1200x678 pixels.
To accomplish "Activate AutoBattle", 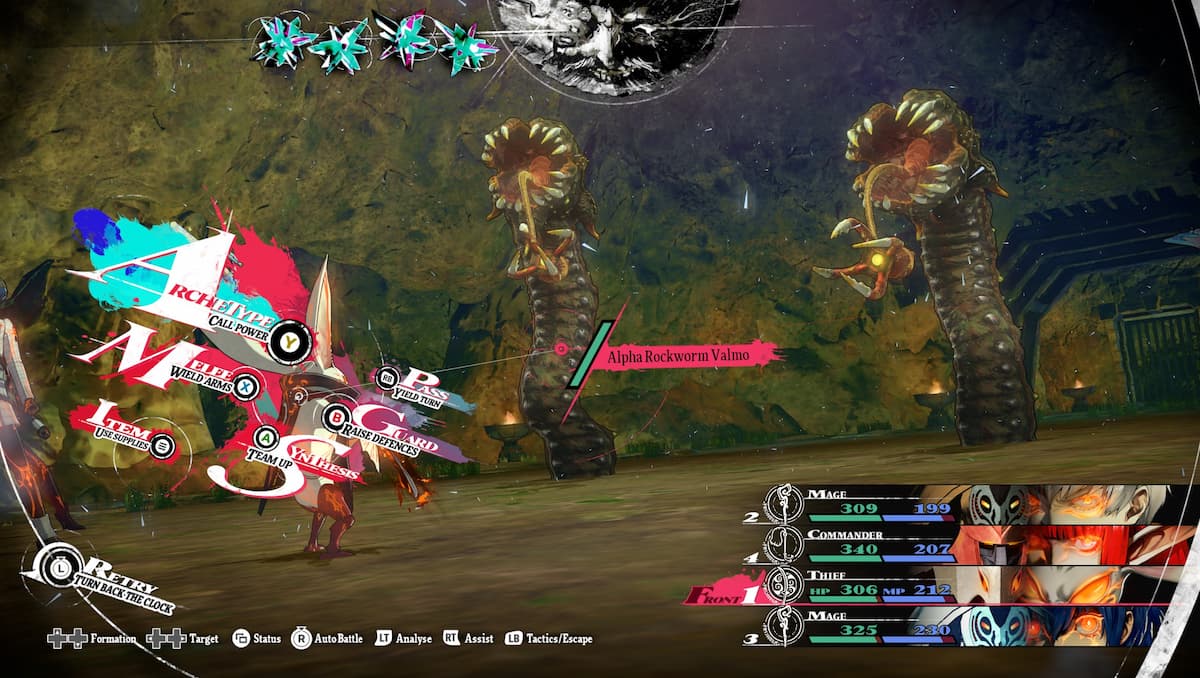I will coord(327,638).
